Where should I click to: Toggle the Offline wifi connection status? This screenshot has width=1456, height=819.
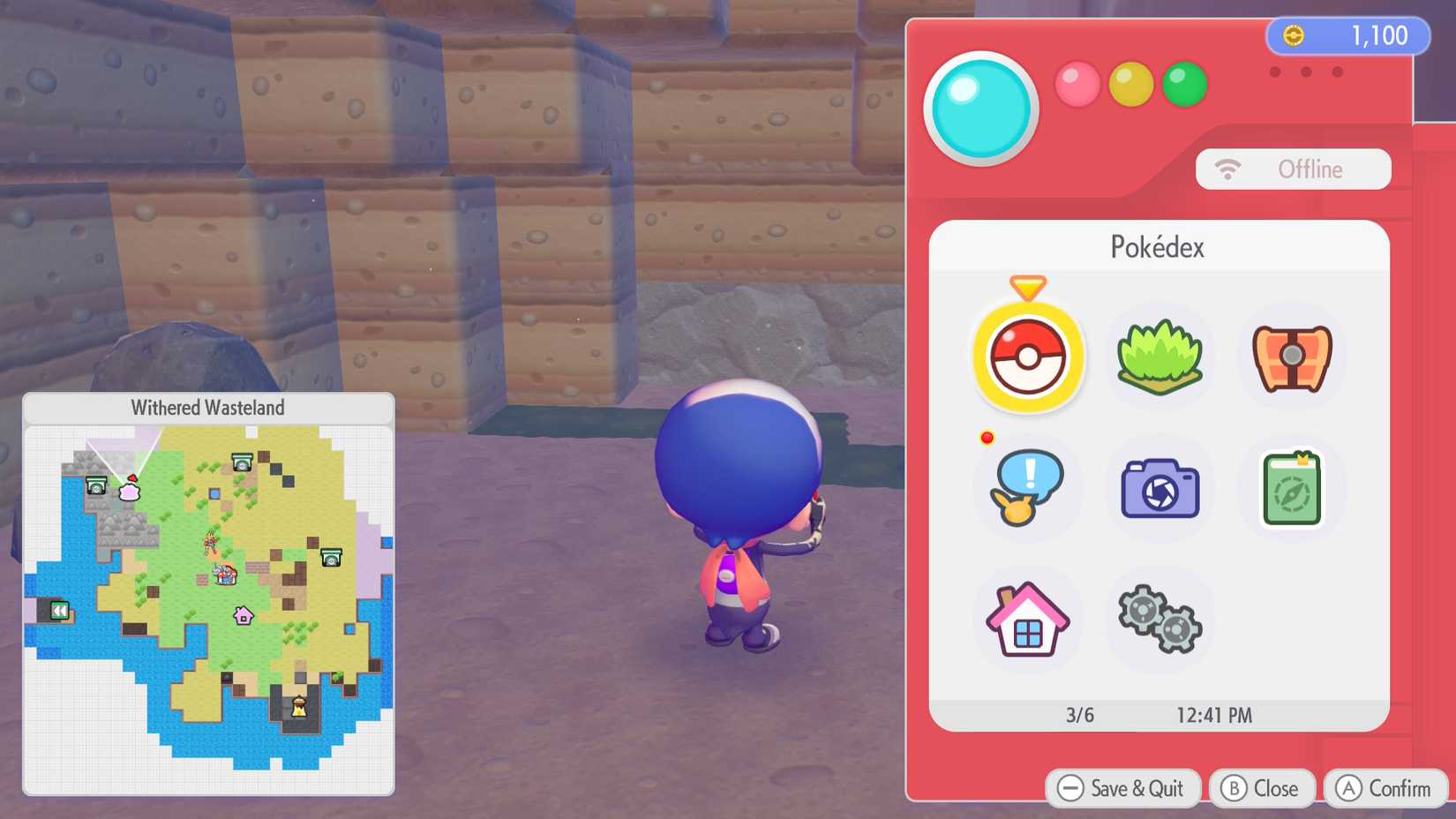click(1294, 169)
